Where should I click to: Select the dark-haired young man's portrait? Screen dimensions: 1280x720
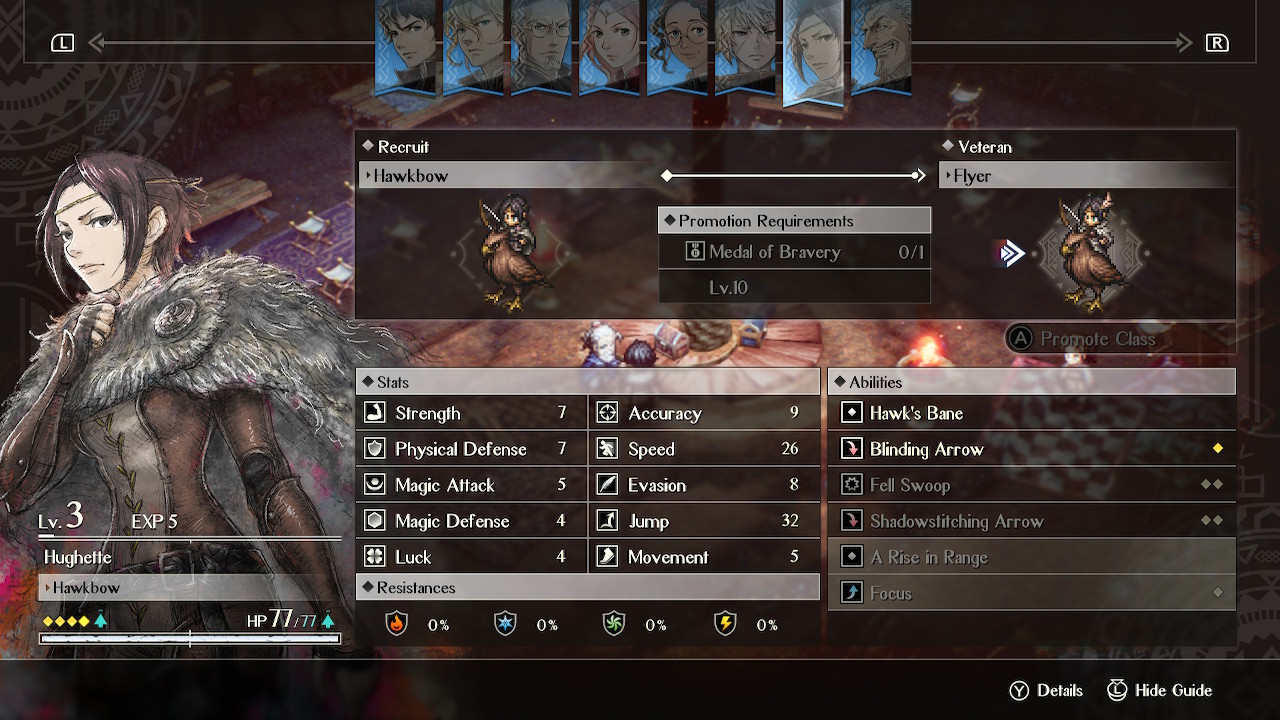click(x=406, y=47)
